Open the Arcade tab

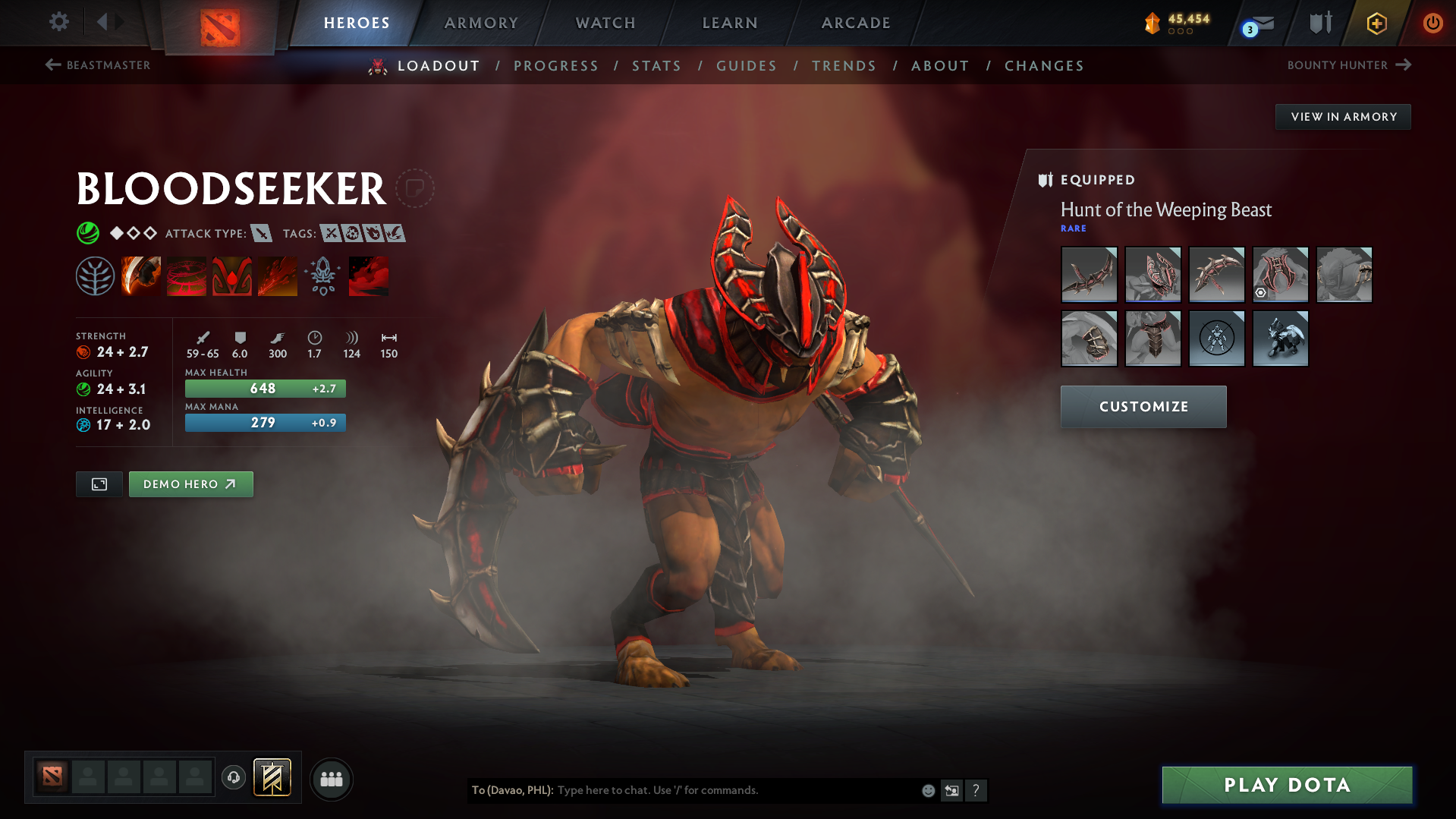pyautogui.click(x=856, y=23)
